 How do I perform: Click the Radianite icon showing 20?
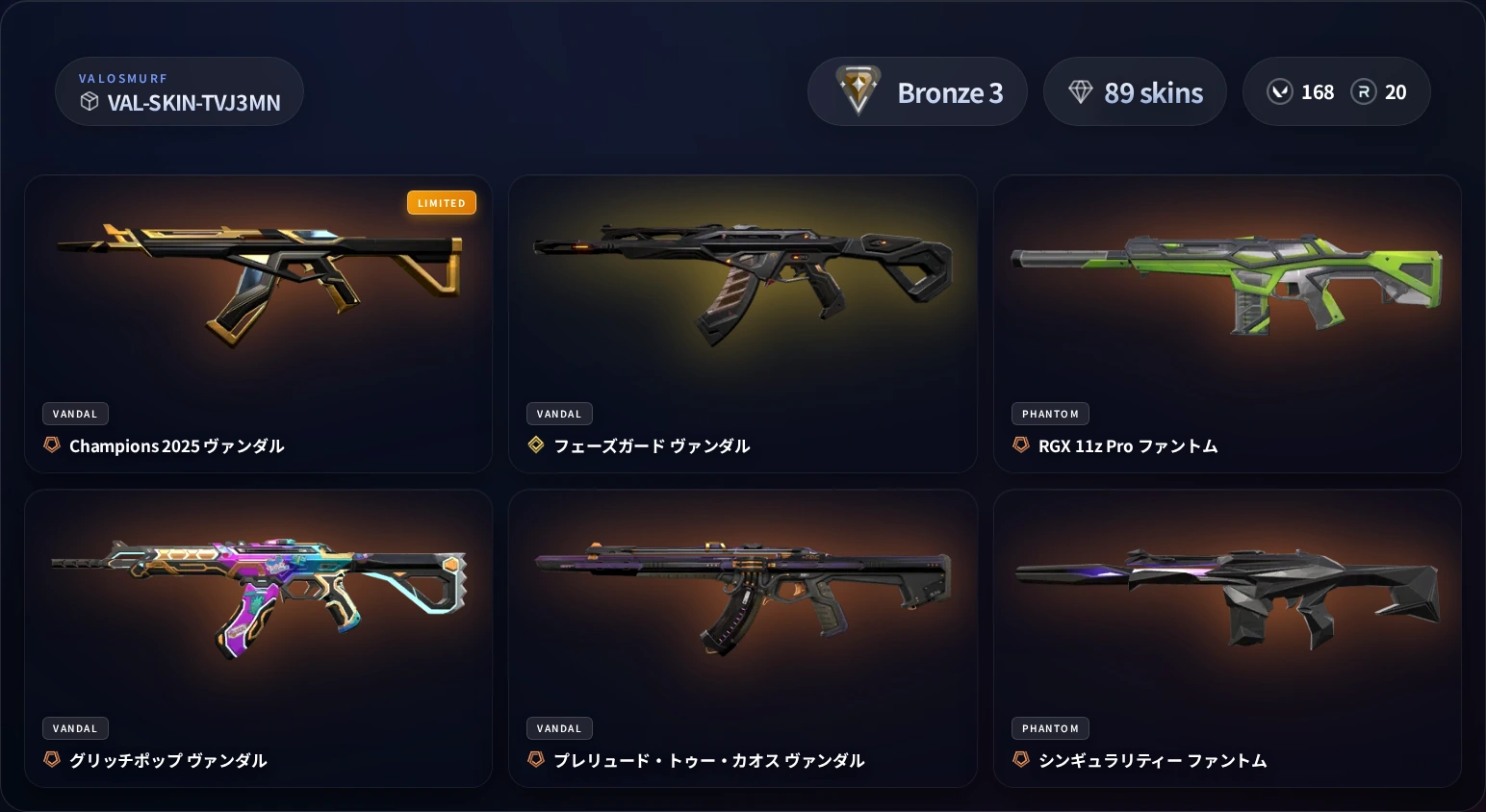click(x=1364, y=91)
